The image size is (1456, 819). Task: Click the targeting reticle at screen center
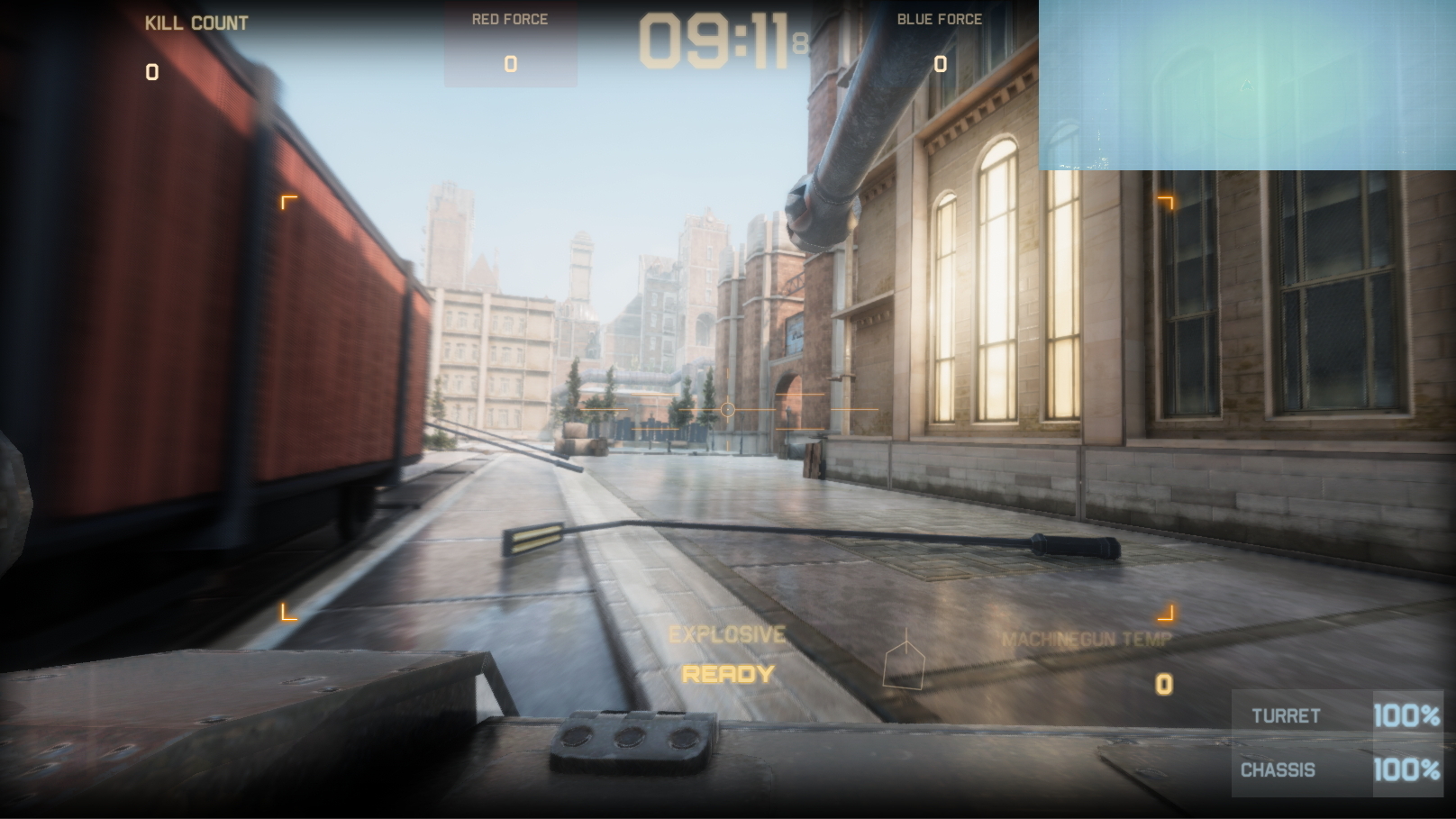tap(726, 408)
